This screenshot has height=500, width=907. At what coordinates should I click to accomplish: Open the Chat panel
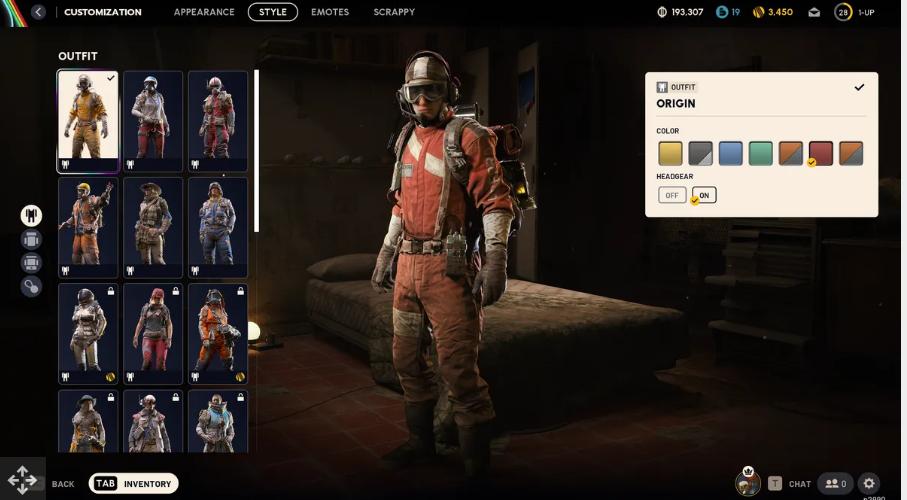(x=790, y=484)
